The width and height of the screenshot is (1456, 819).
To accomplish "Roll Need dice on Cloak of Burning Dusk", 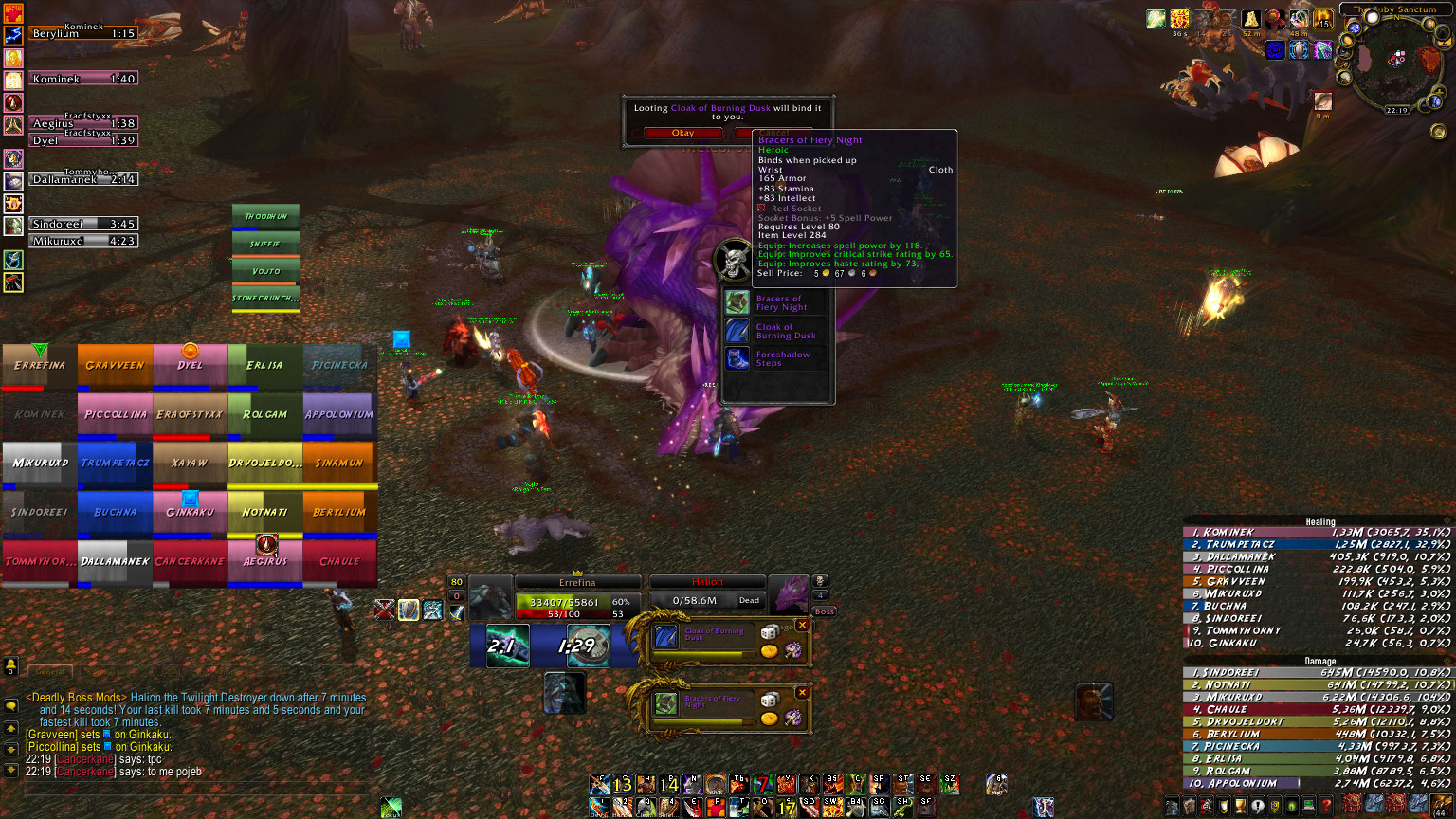I will click(x=770, y=632).
